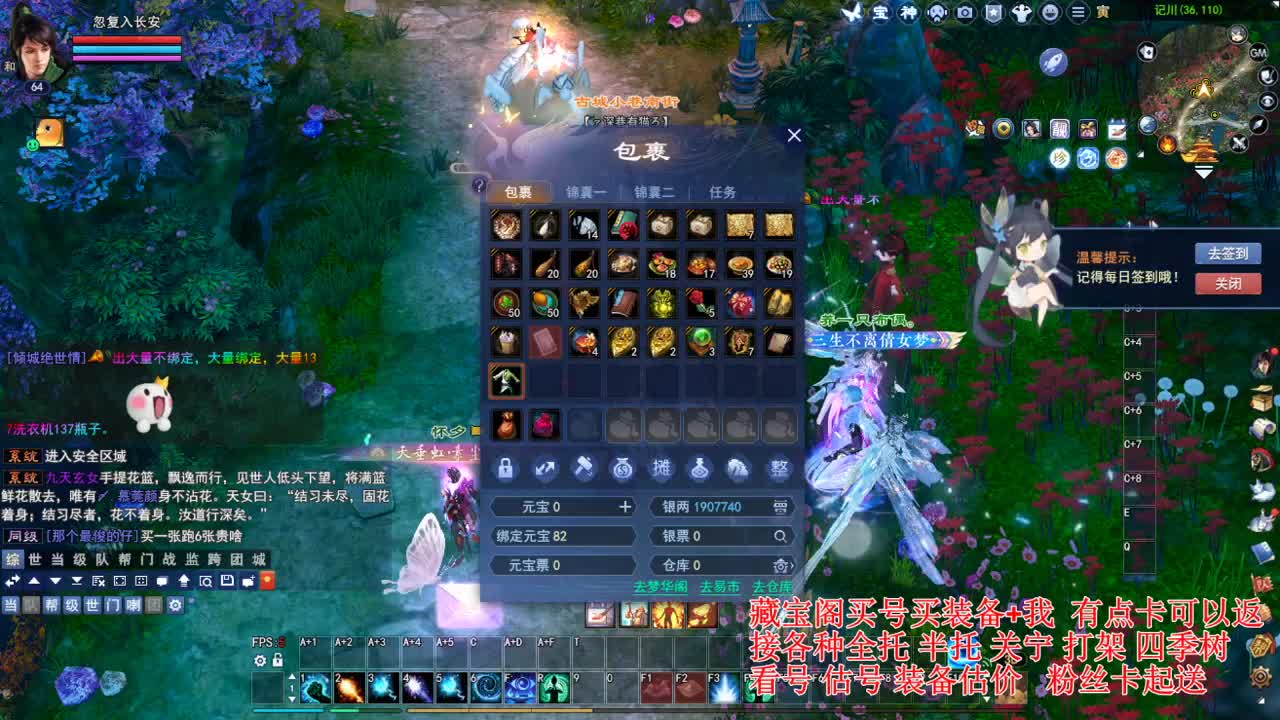Toggle the padlock next to the skill bar
The width and height of the screenshot is (1280, 720).
[277, 660]
